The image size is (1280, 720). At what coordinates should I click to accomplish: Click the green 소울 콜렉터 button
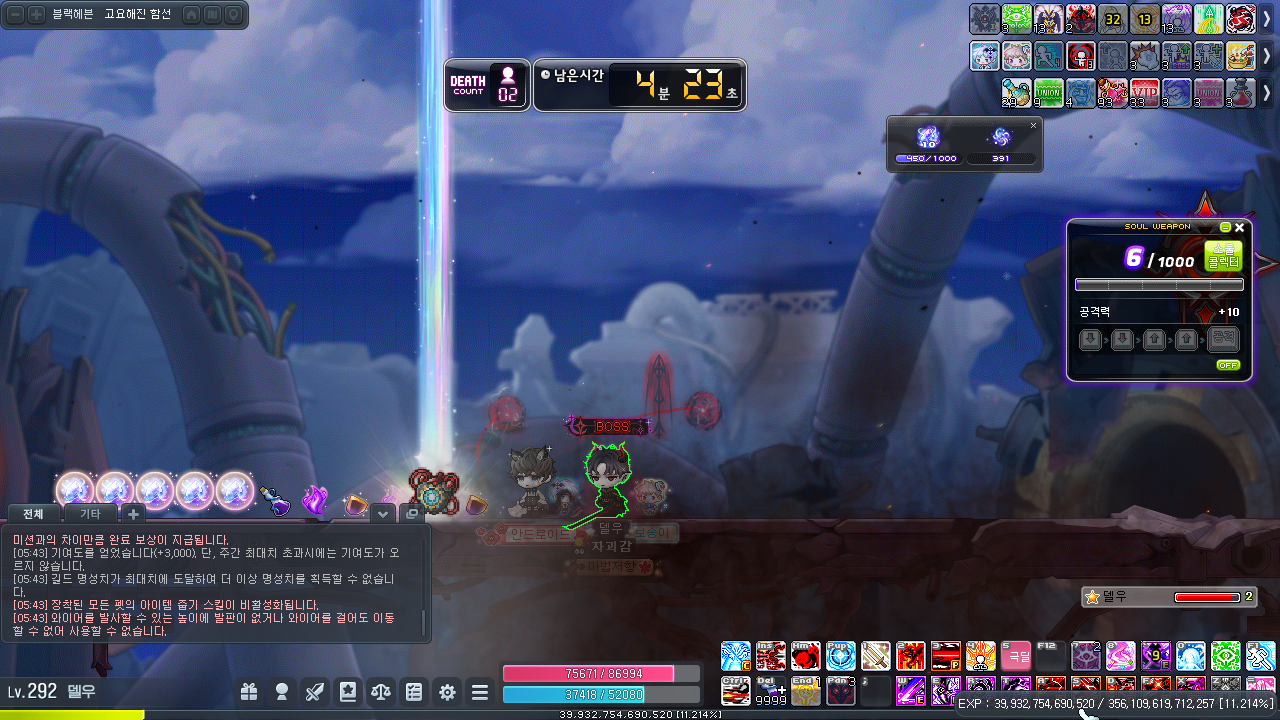pos(1223,256)
